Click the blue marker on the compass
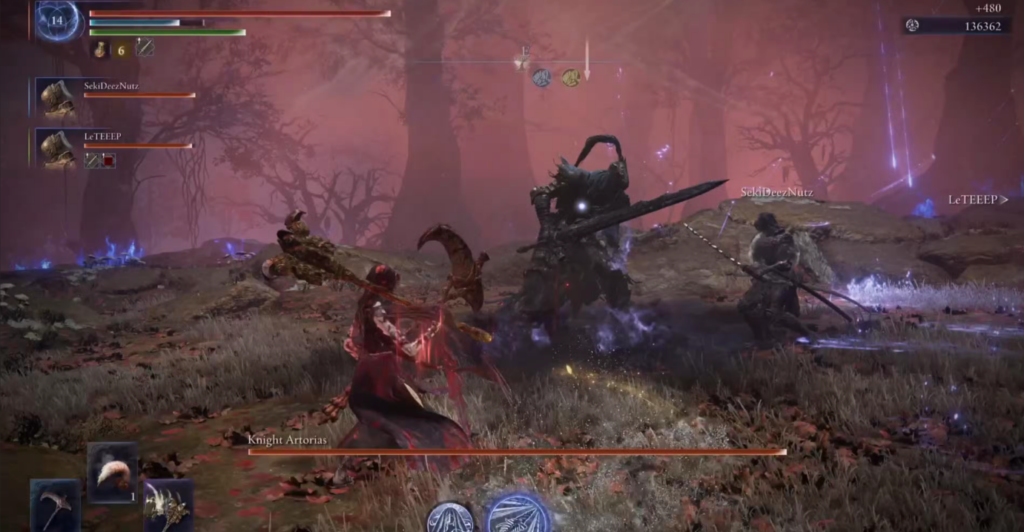 (x=541, y=77)
